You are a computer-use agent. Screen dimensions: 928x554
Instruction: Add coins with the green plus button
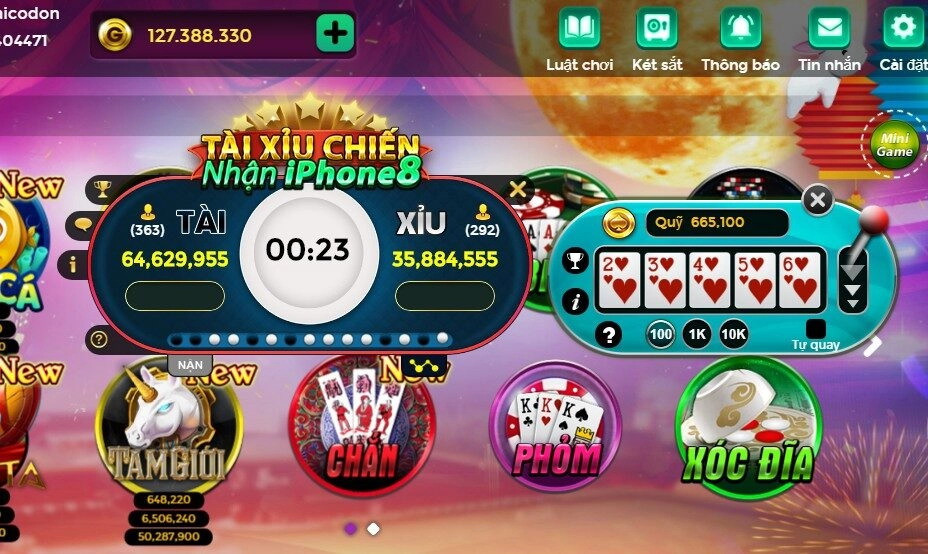335,34
